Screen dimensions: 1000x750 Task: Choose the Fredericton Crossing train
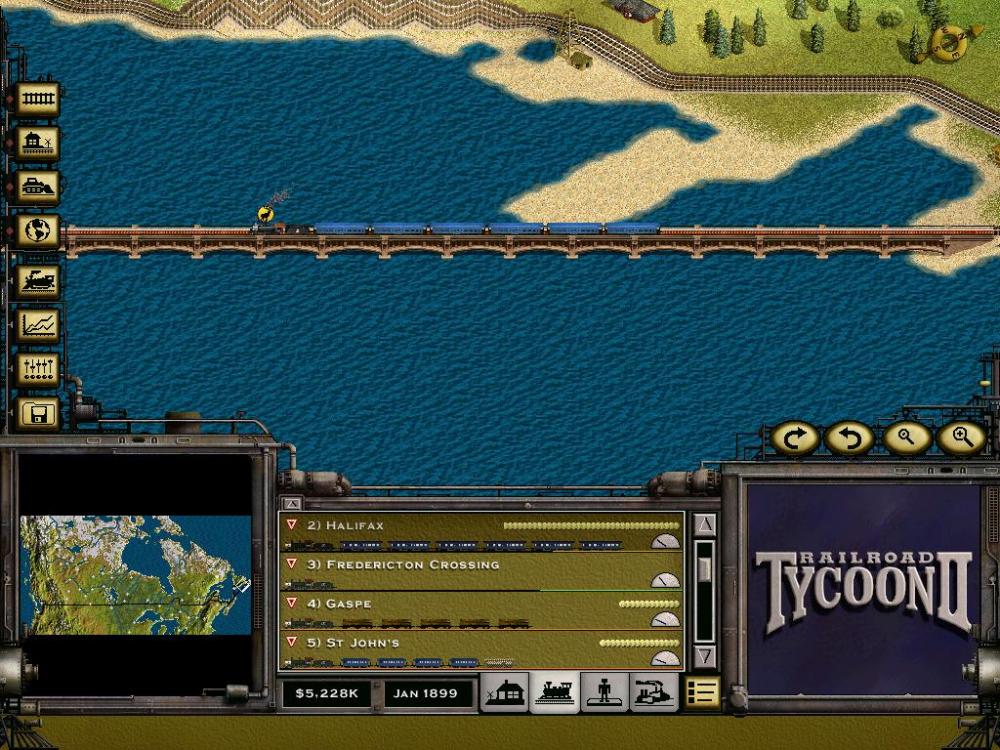click(x=480, y=572)
